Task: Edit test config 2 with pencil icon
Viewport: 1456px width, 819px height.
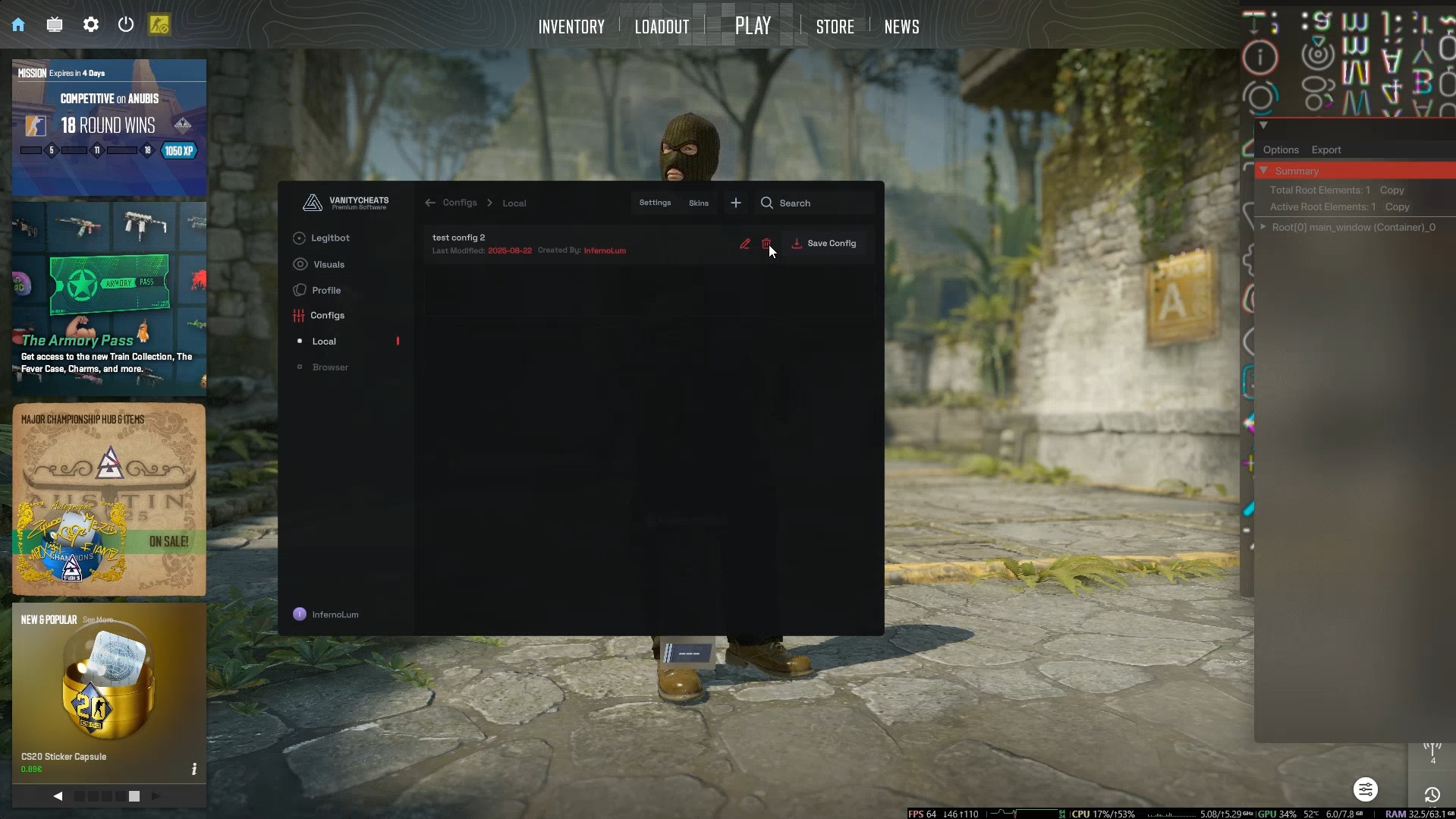Action: click(x=745, y=244)
